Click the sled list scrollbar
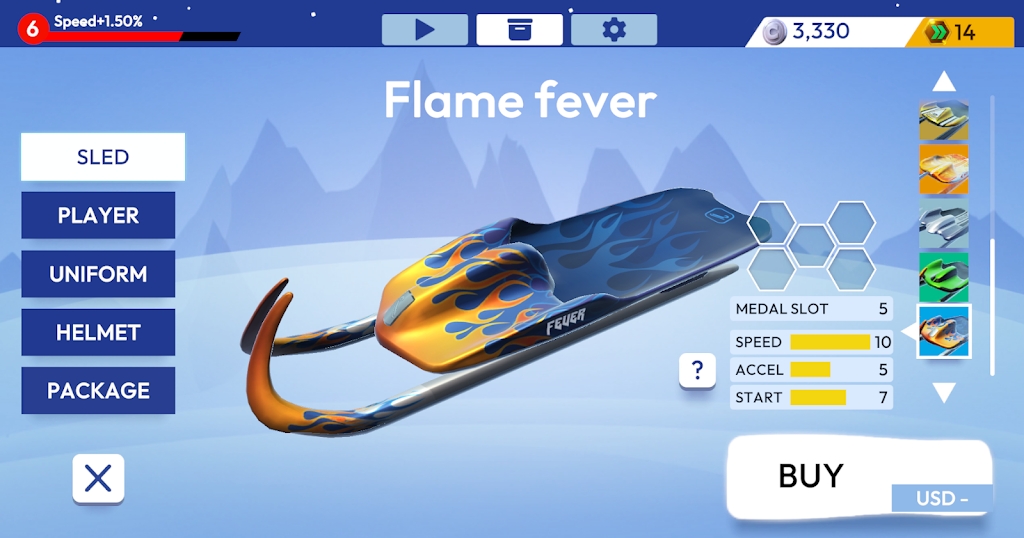The height and width of the screenshot is (538, 1024). pos(993,300)
